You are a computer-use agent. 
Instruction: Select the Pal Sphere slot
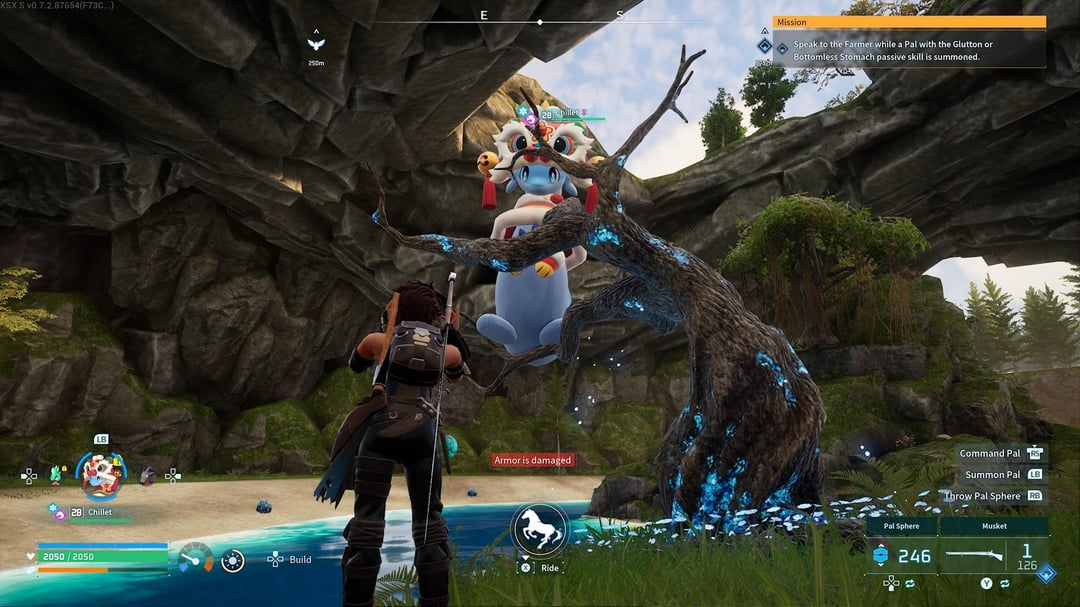[x=901, y=555]
